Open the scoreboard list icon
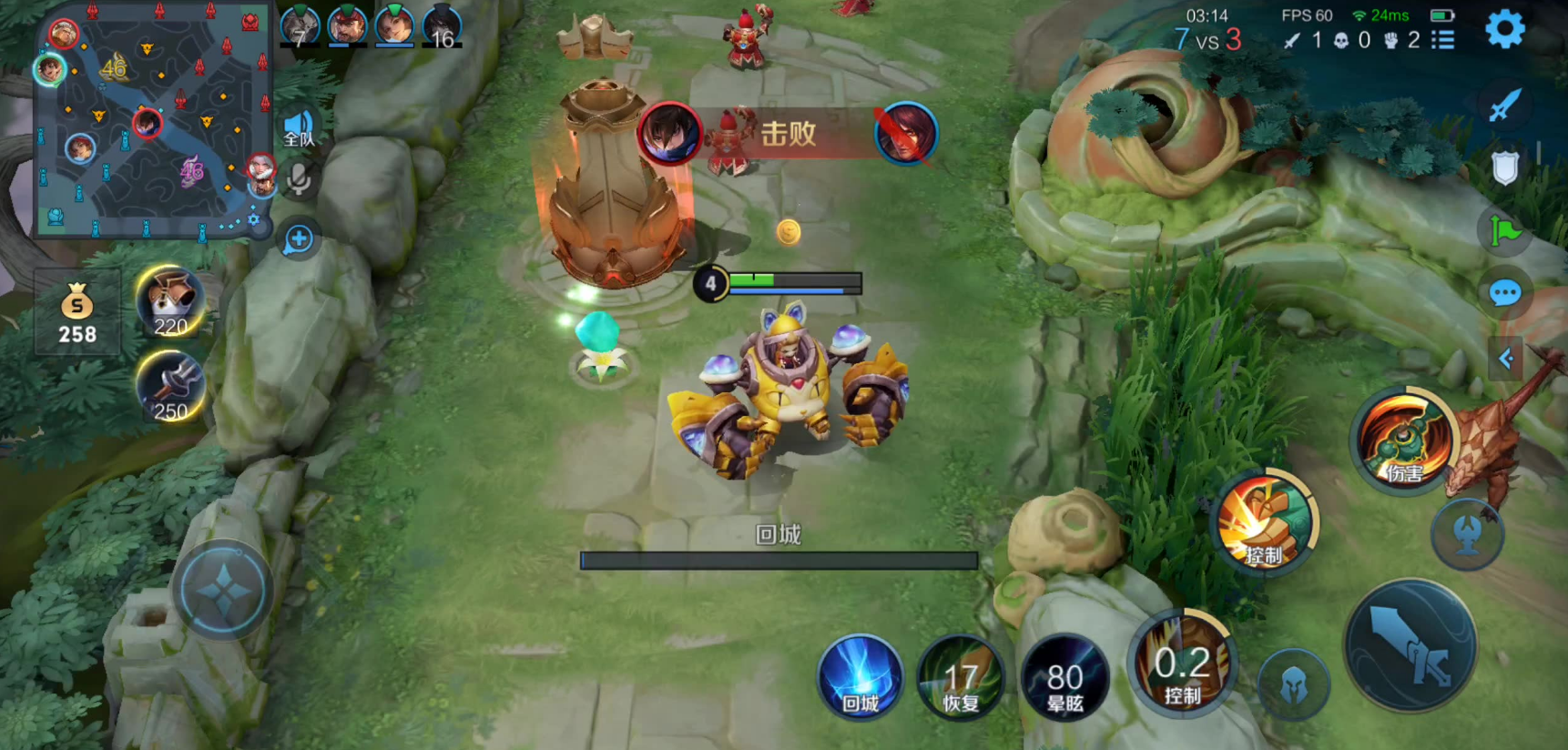 click(x=1442, y=40)
